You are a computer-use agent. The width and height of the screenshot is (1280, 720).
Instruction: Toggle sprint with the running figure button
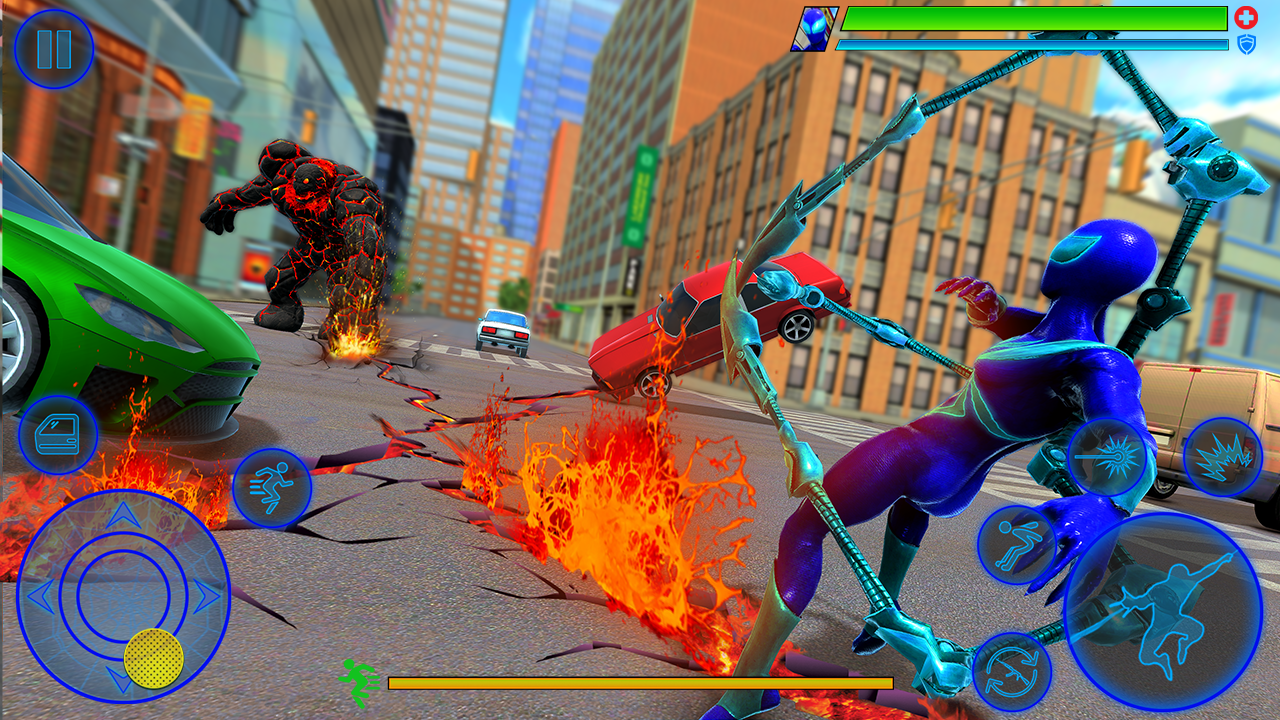click(x=270, y=488)
